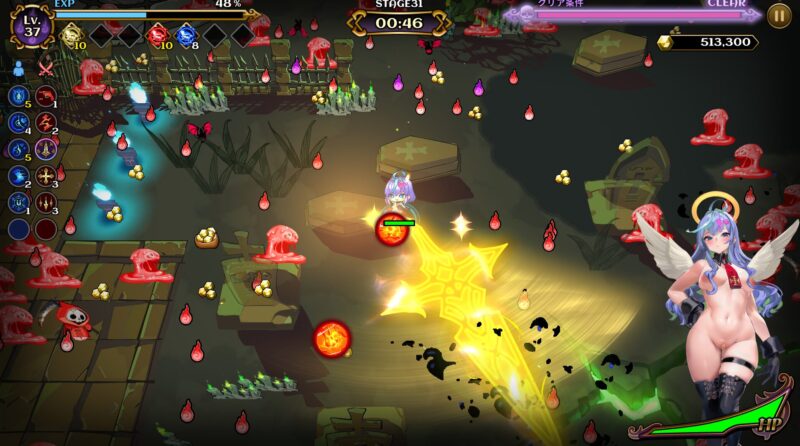Click the red crossed swords icon

(x=45, y=68)
